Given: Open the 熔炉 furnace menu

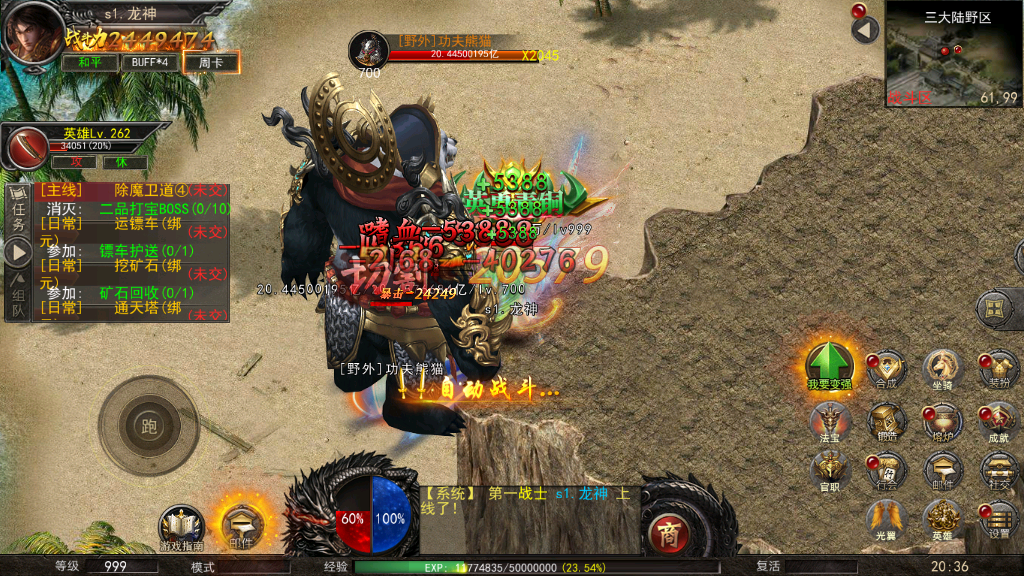Looking at the screenshot, I should click(941, 421).
